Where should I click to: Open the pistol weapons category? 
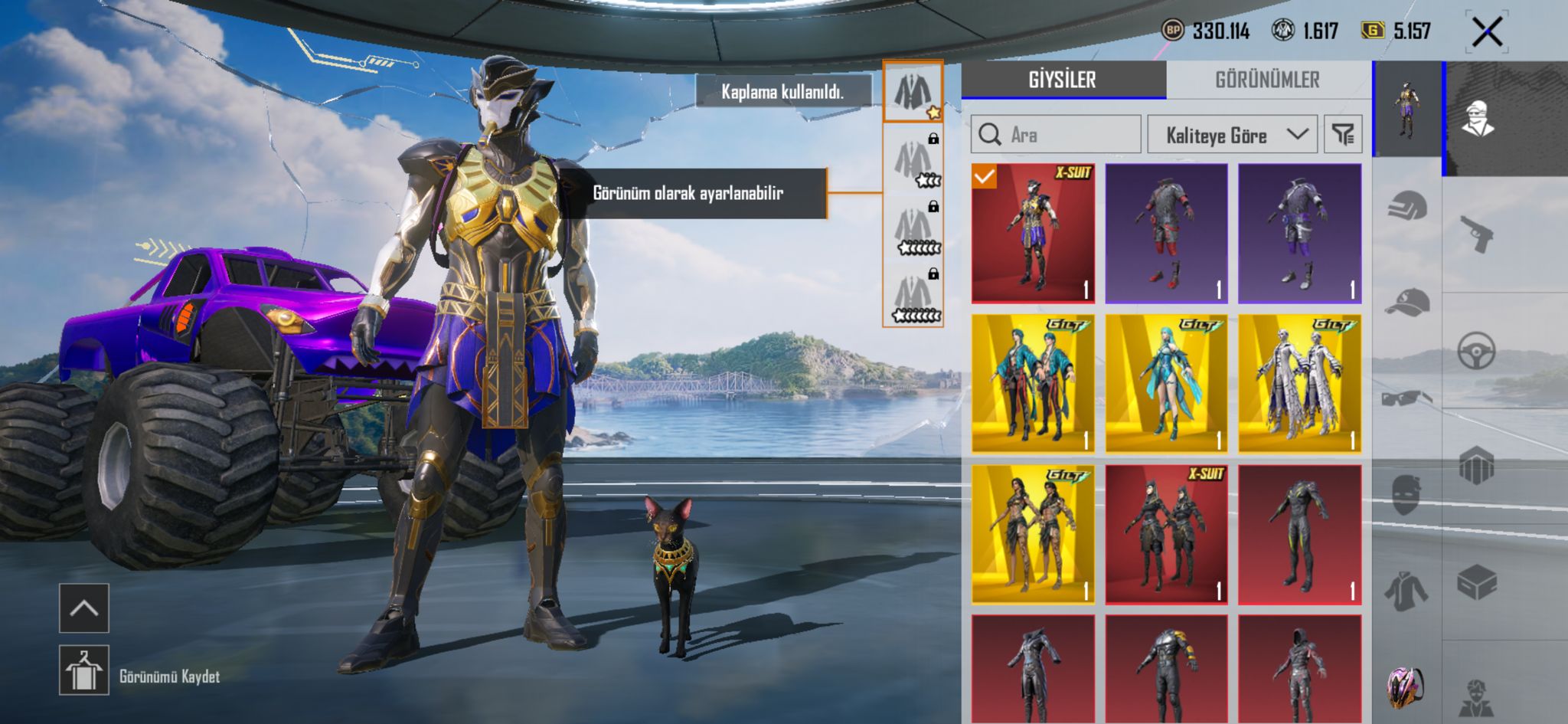pyautogui.click(x=1476, y=234)
